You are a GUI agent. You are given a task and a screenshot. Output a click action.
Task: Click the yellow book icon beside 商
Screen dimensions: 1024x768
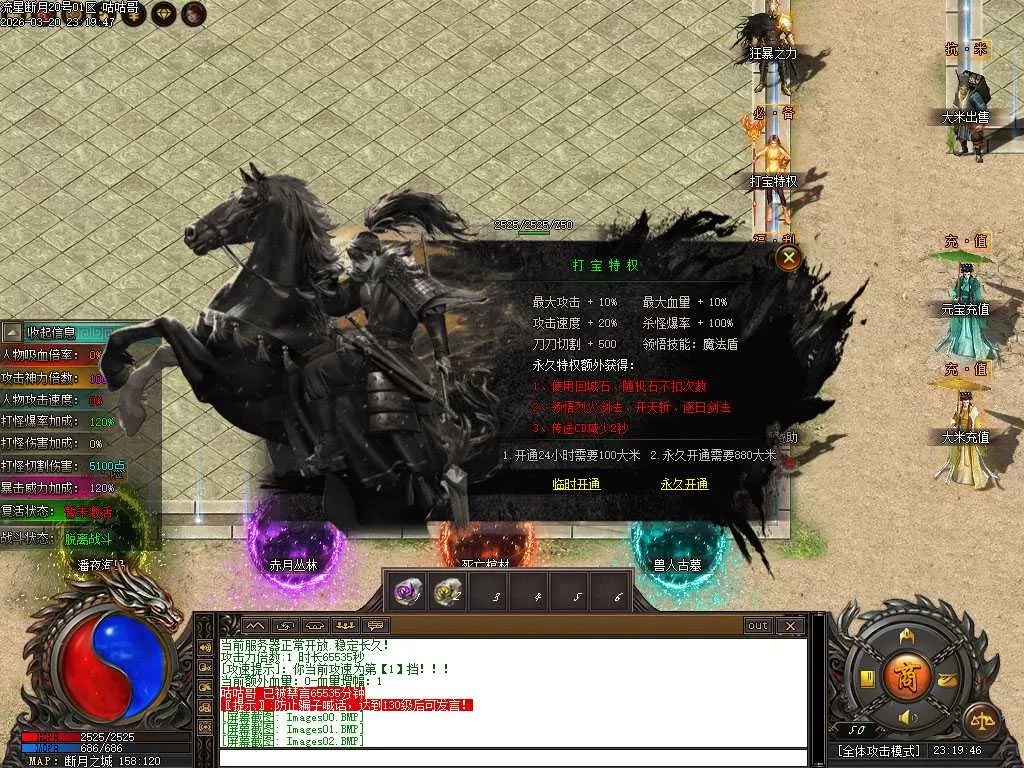pyautogui.click(x=866, y=681)
